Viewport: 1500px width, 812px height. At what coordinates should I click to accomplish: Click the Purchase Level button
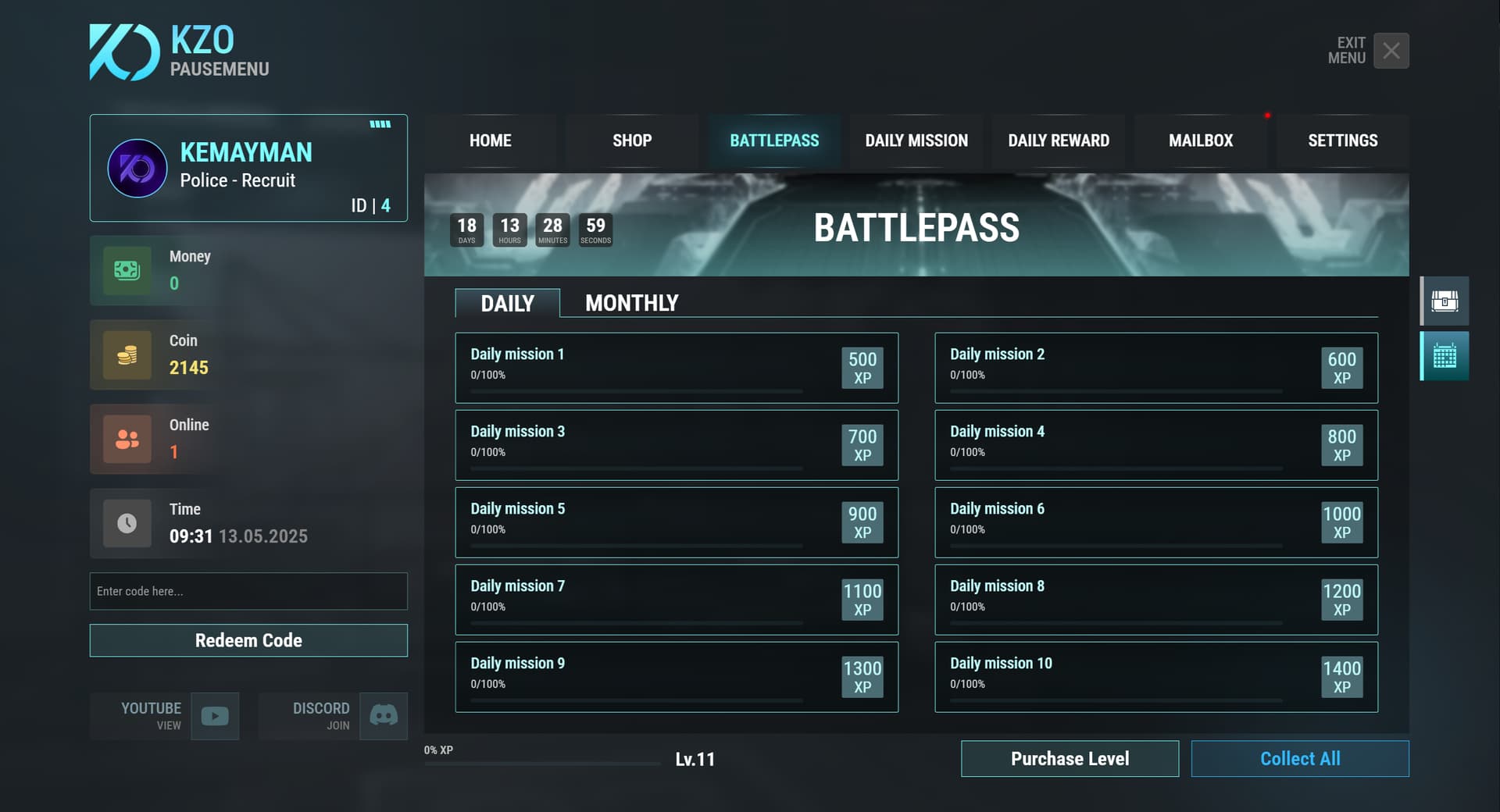pyautogui.click(x=1070, y=758)
